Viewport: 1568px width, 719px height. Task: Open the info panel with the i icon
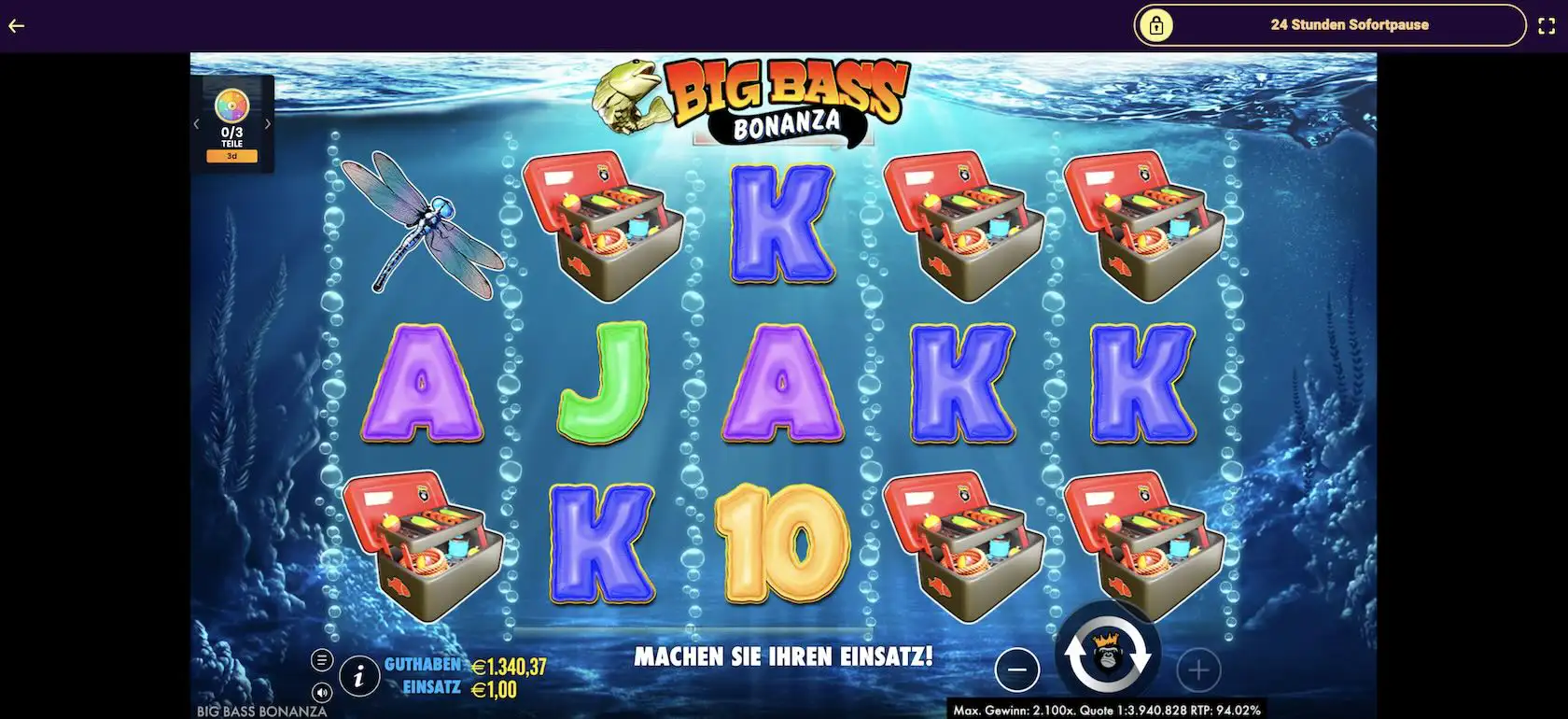(x=357, y=677)
